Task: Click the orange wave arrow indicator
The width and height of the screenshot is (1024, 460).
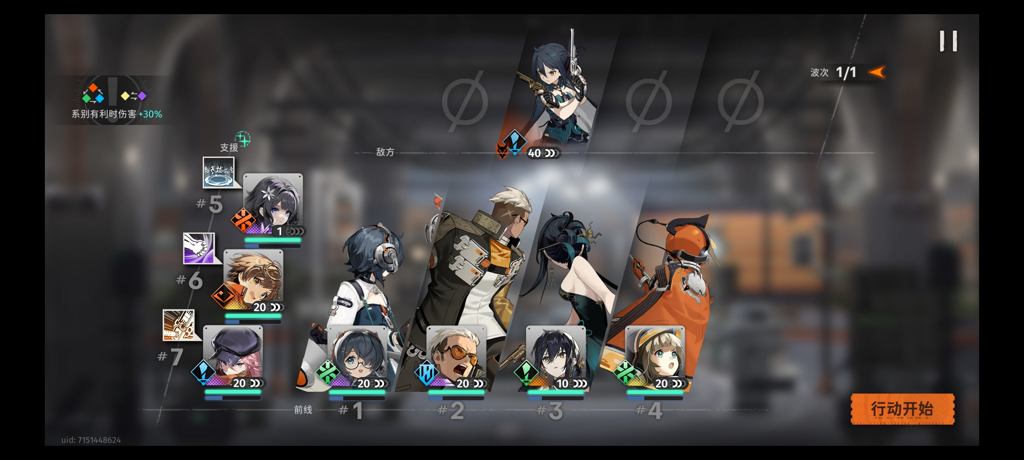Action: (x=877, y=72)
